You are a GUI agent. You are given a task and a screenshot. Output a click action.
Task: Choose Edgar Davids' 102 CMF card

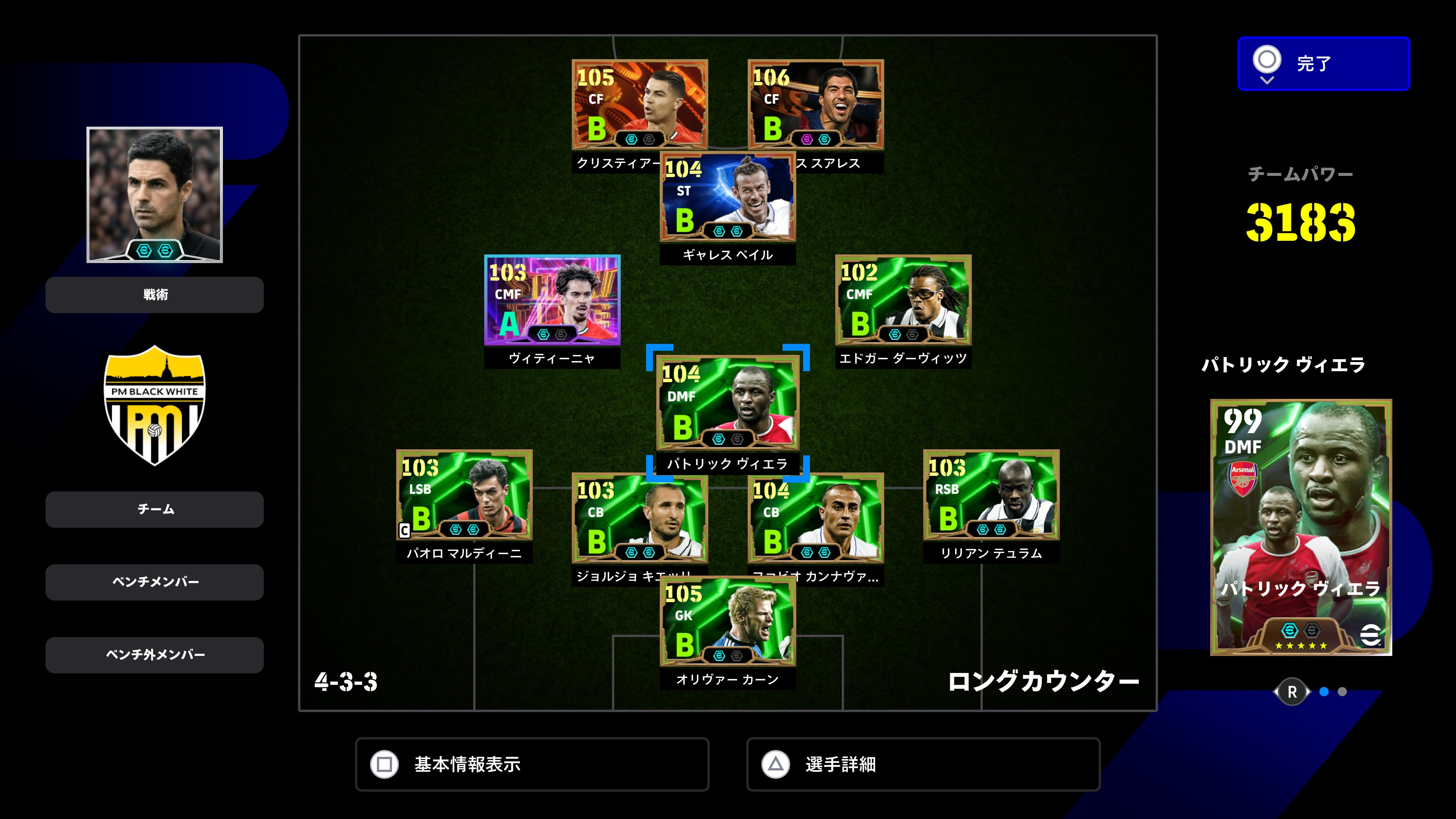tap(903, 300)
